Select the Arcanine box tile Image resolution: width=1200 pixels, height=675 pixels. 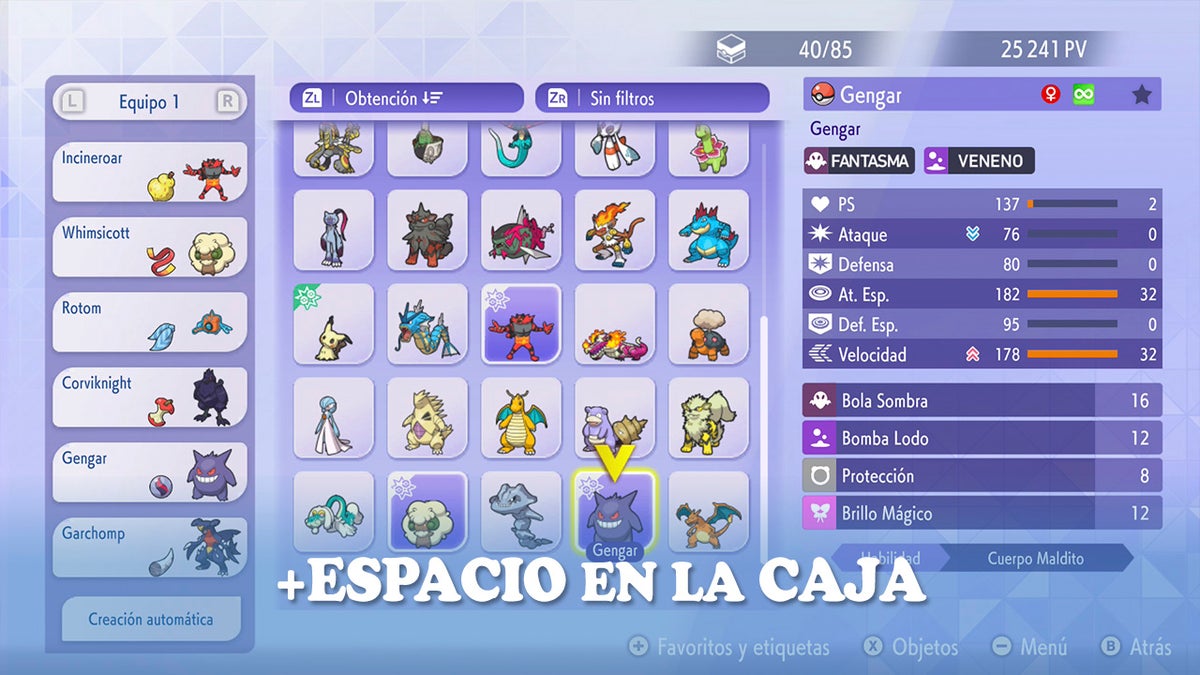(x=708, y=418)
